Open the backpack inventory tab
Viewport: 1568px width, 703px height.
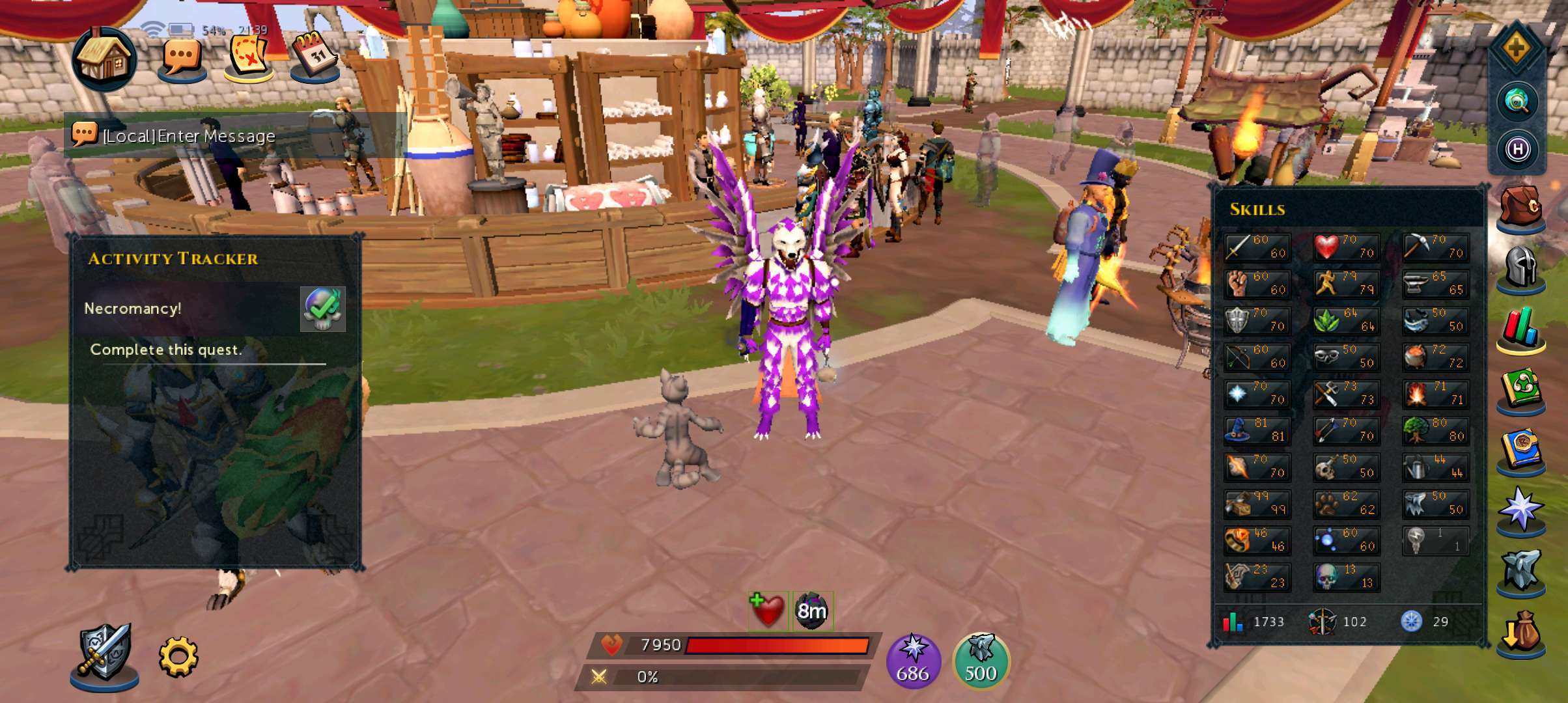[1521, 208]
